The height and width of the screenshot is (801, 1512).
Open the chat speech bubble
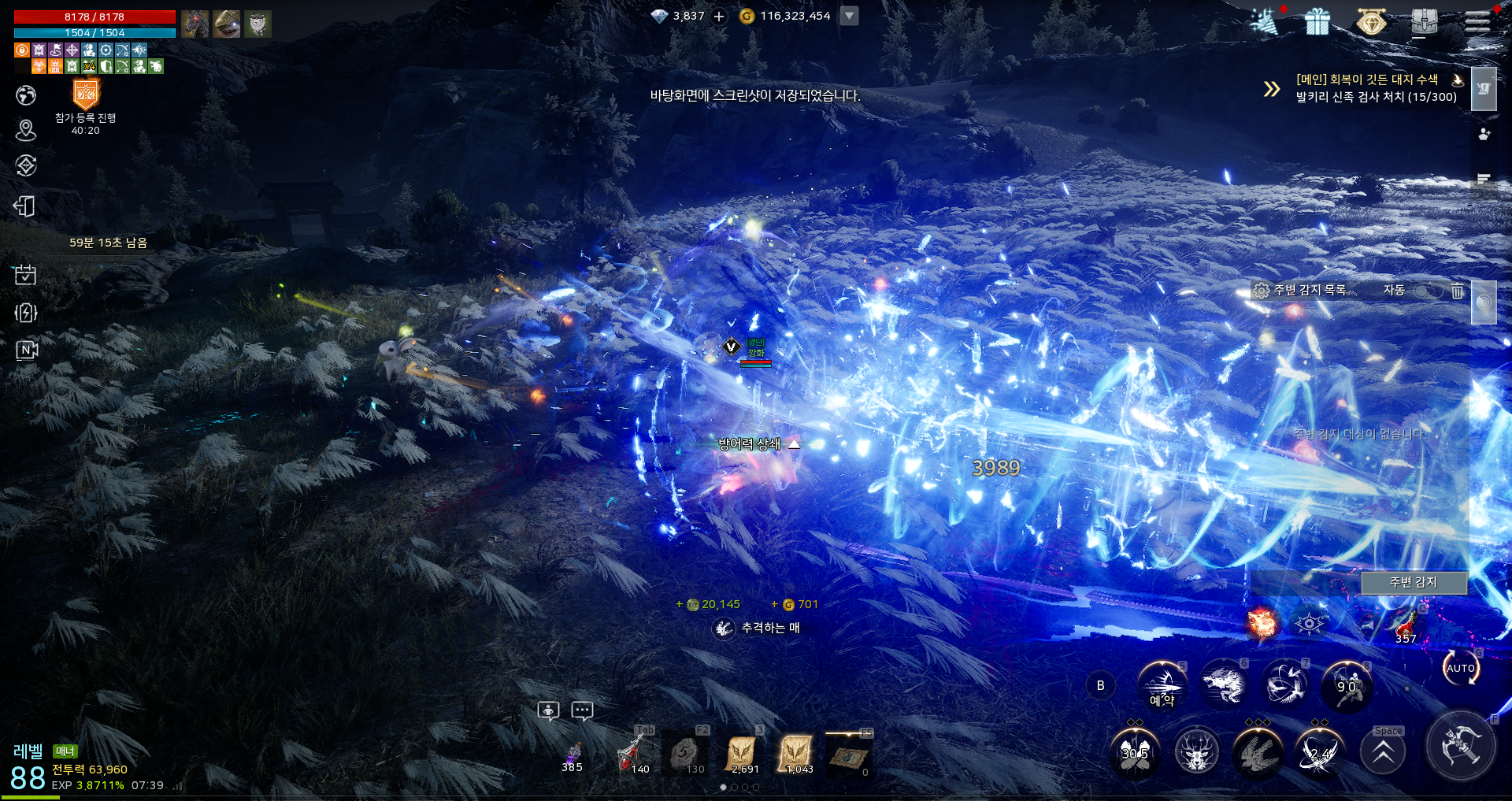point(582,710)
